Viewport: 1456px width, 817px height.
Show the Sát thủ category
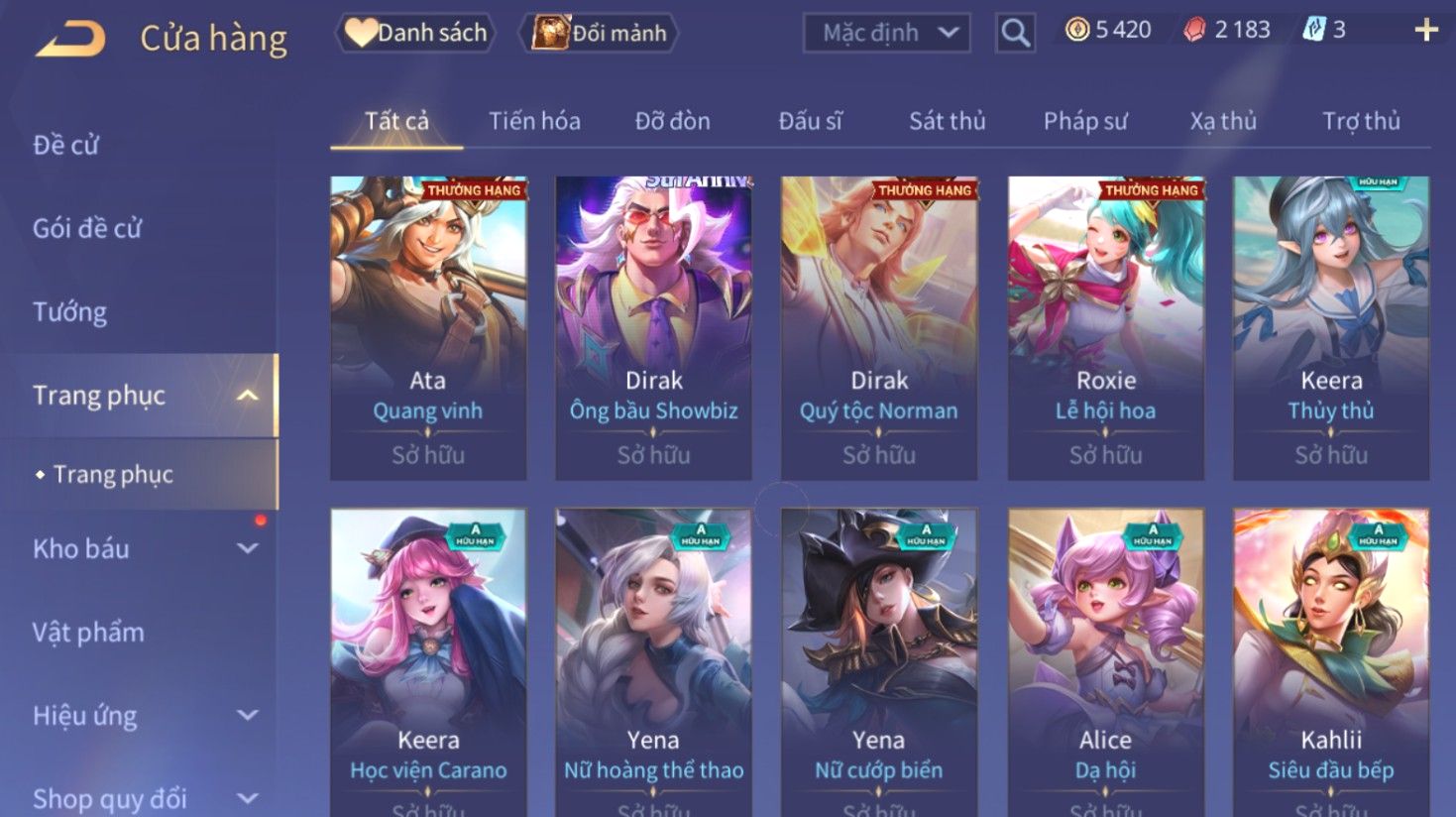tap(947, 121)
